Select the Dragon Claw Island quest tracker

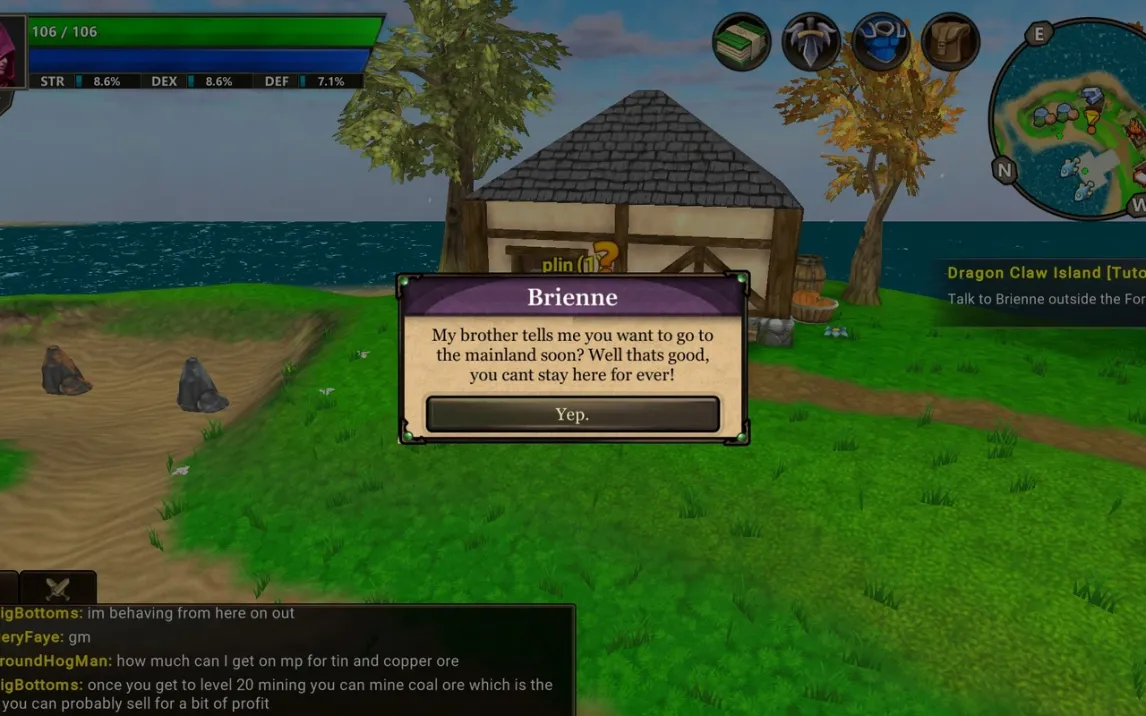click(1045, 285)
